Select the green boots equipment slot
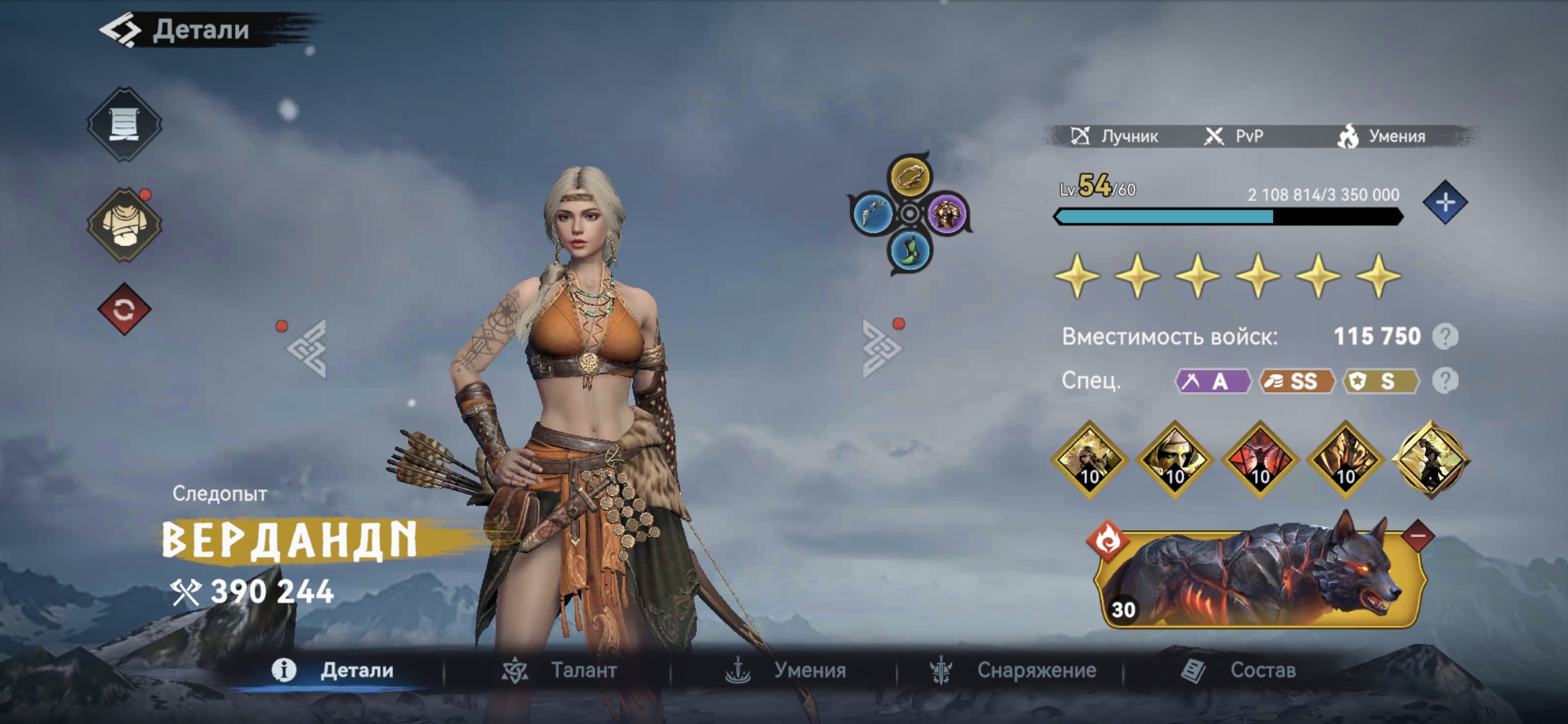Screen dimensions: 1568x724 coord(909,251)
